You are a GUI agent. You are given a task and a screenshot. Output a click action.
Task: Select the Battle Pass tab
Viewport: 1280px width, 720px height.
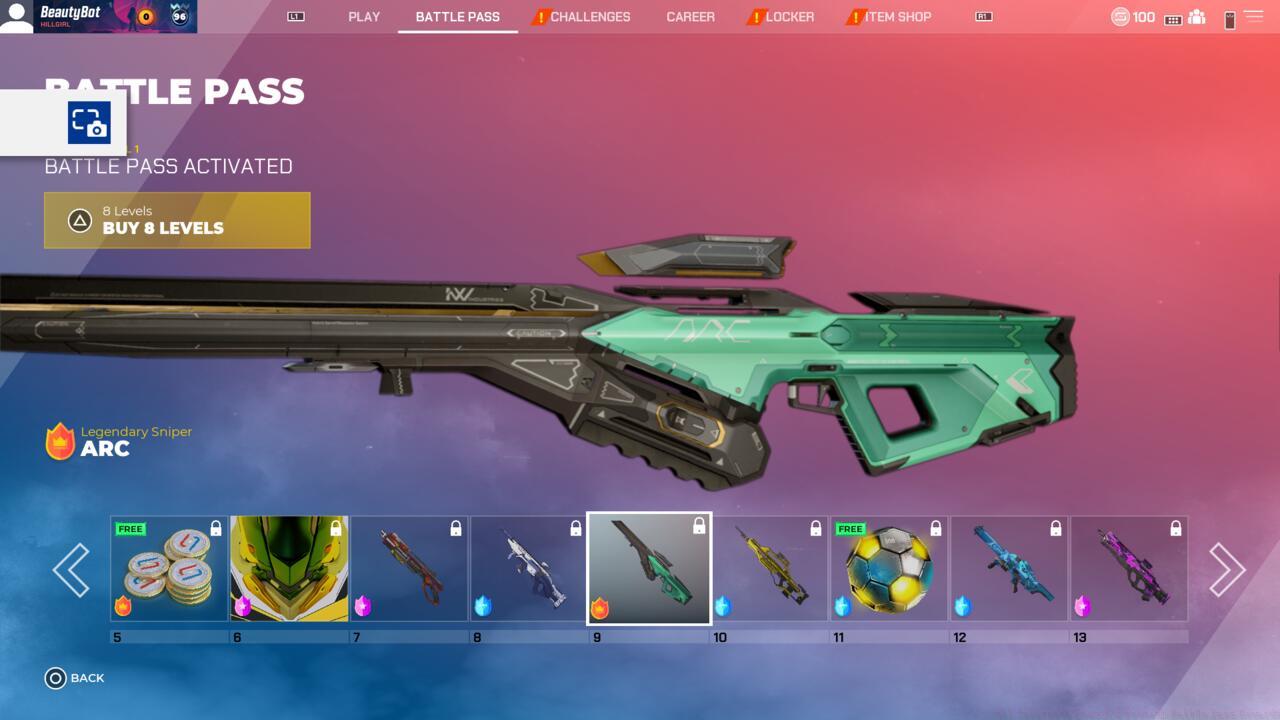(x=457, y=17)
